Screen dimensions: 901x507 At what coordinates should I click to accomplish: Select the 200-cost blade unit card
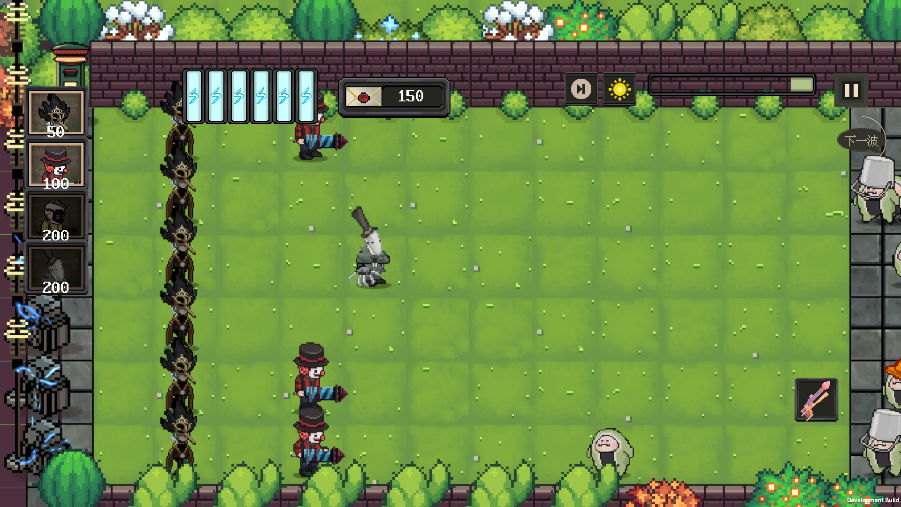[x=56, y=269]
